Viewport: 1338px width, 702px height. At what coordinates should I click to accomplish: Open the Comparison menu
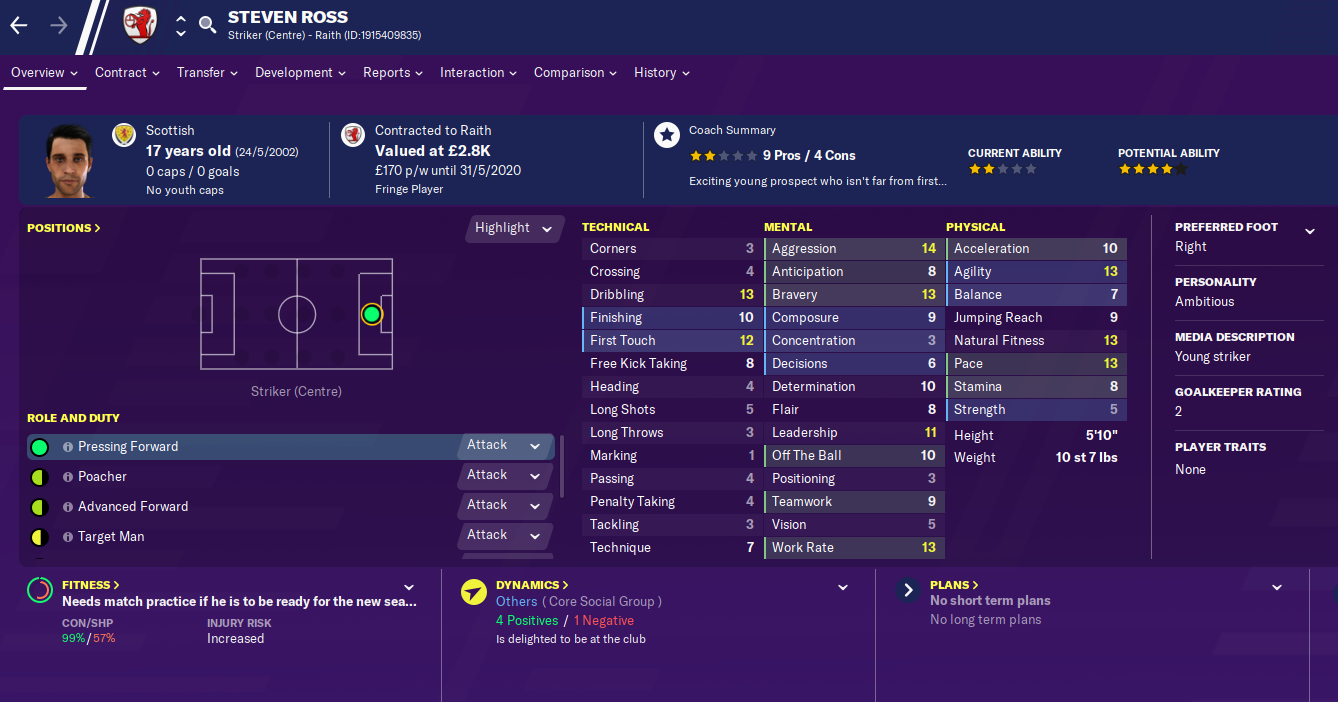tap(575, 72)
